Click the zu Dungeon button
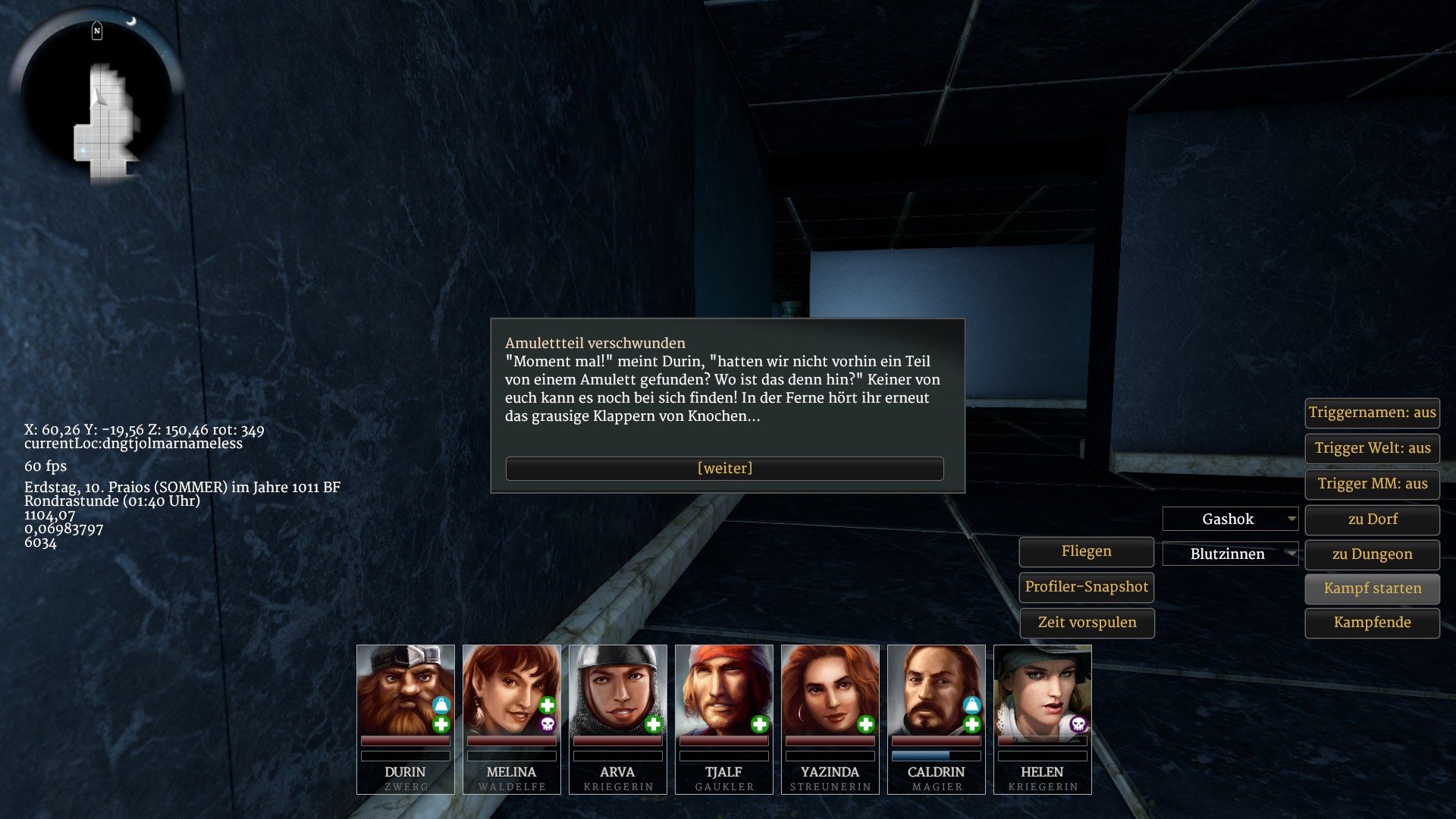Screen dimensions: 1456x819 [1372, 554]
